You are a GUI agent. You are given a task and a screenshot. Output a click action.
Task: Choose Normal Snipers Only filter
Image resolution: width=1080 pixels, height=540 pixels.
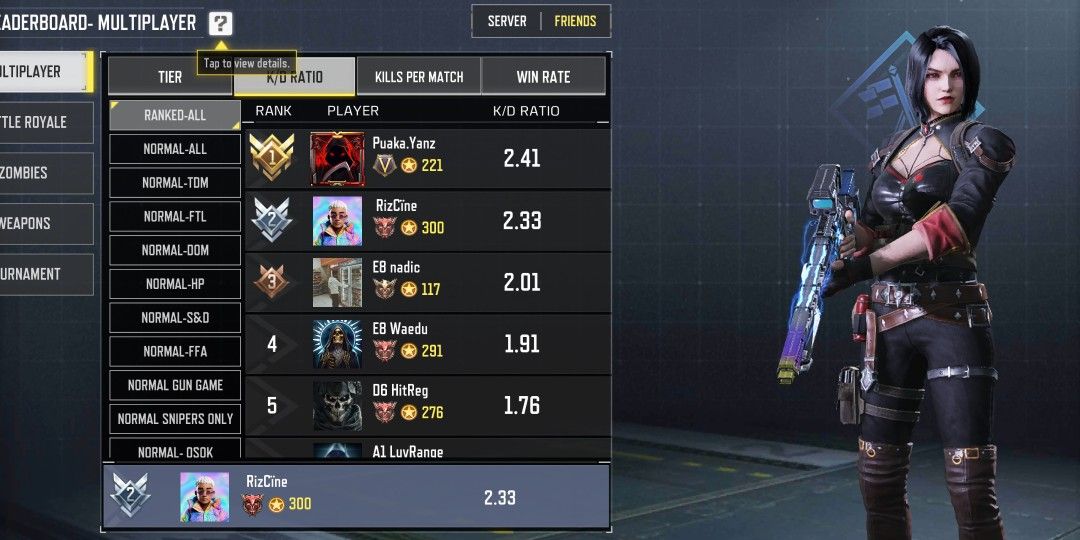point(175,419)
